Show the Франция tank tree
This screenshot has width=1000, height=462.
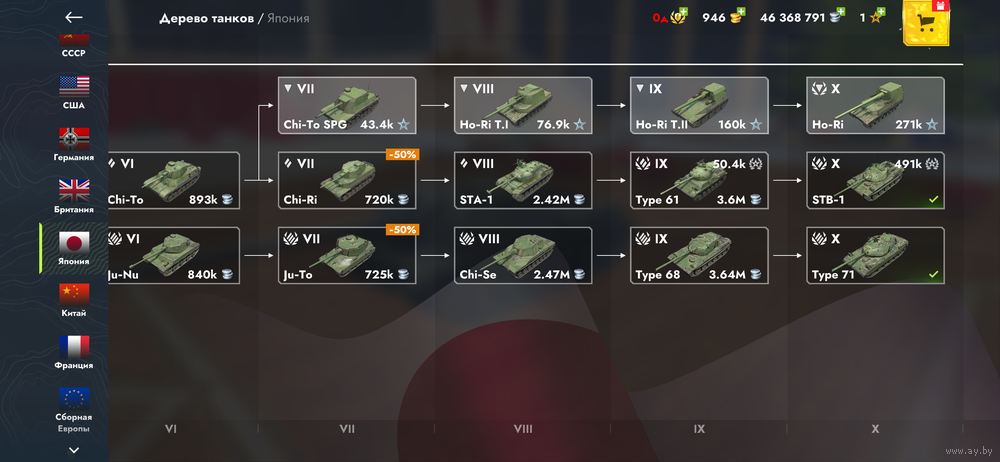pos(74,350)
